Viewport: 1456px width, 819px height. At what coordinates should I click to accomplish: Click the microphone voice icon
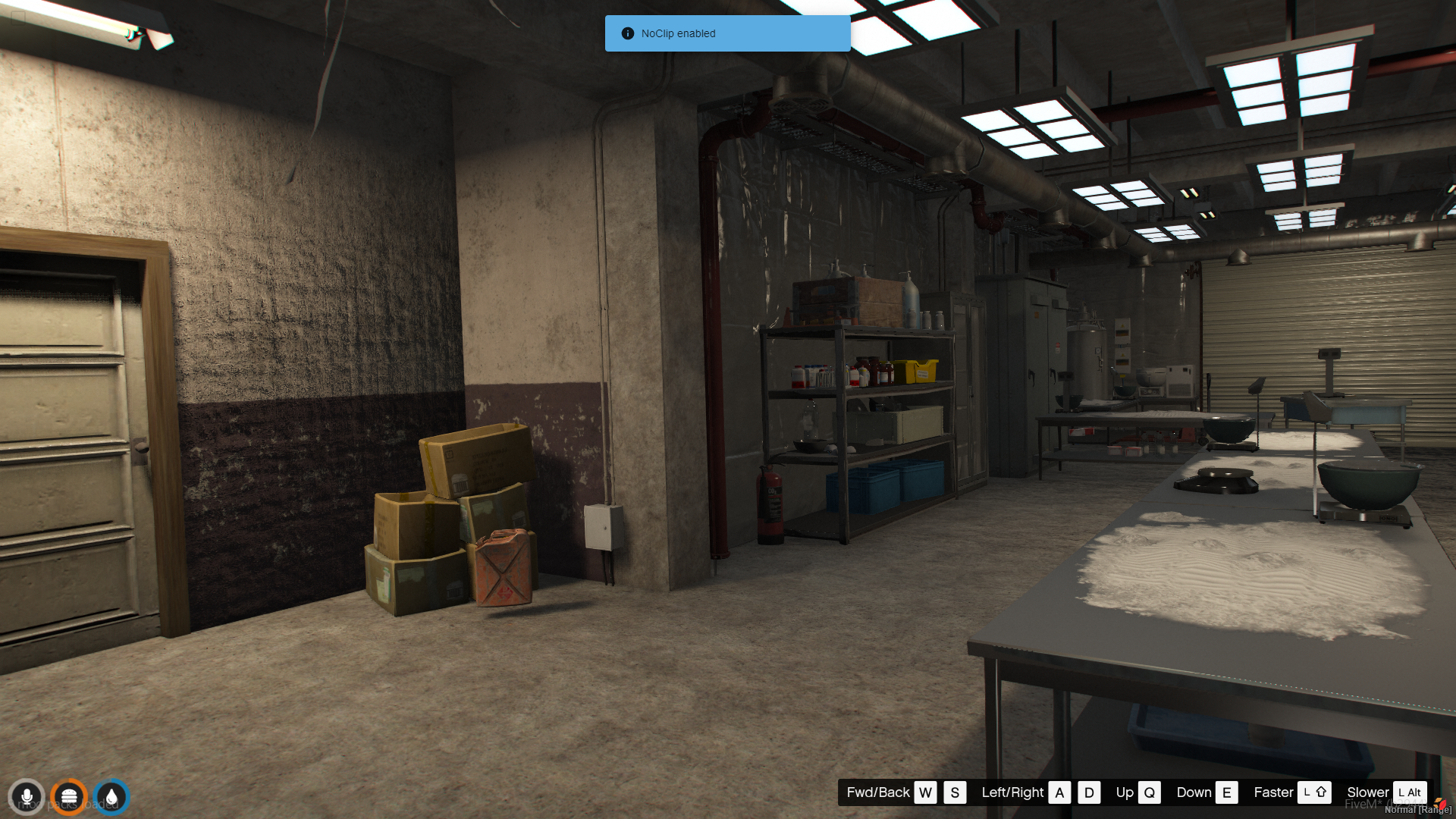coord(27,797)
